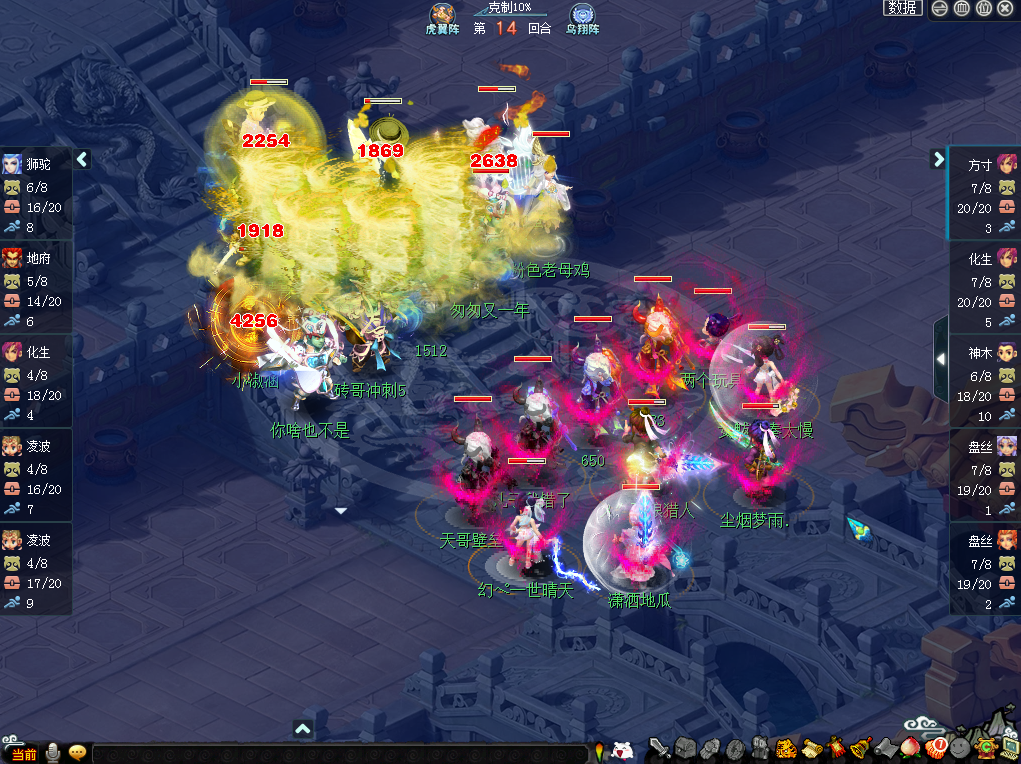This screenshot has height=764, width=1021.
Task: Open the 数据 data panel
Action: pyautogui.click(x=902, y=8)
